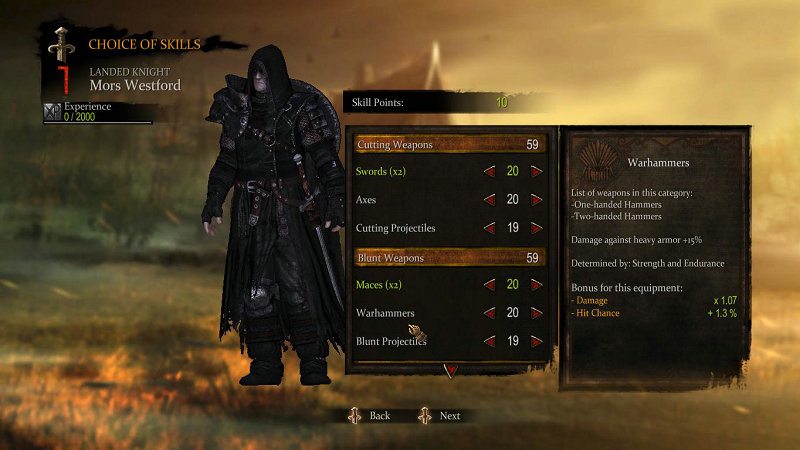Increase the Blunt Projectiles skill
This screenshot has height=450, width=800.
[537, 341]
